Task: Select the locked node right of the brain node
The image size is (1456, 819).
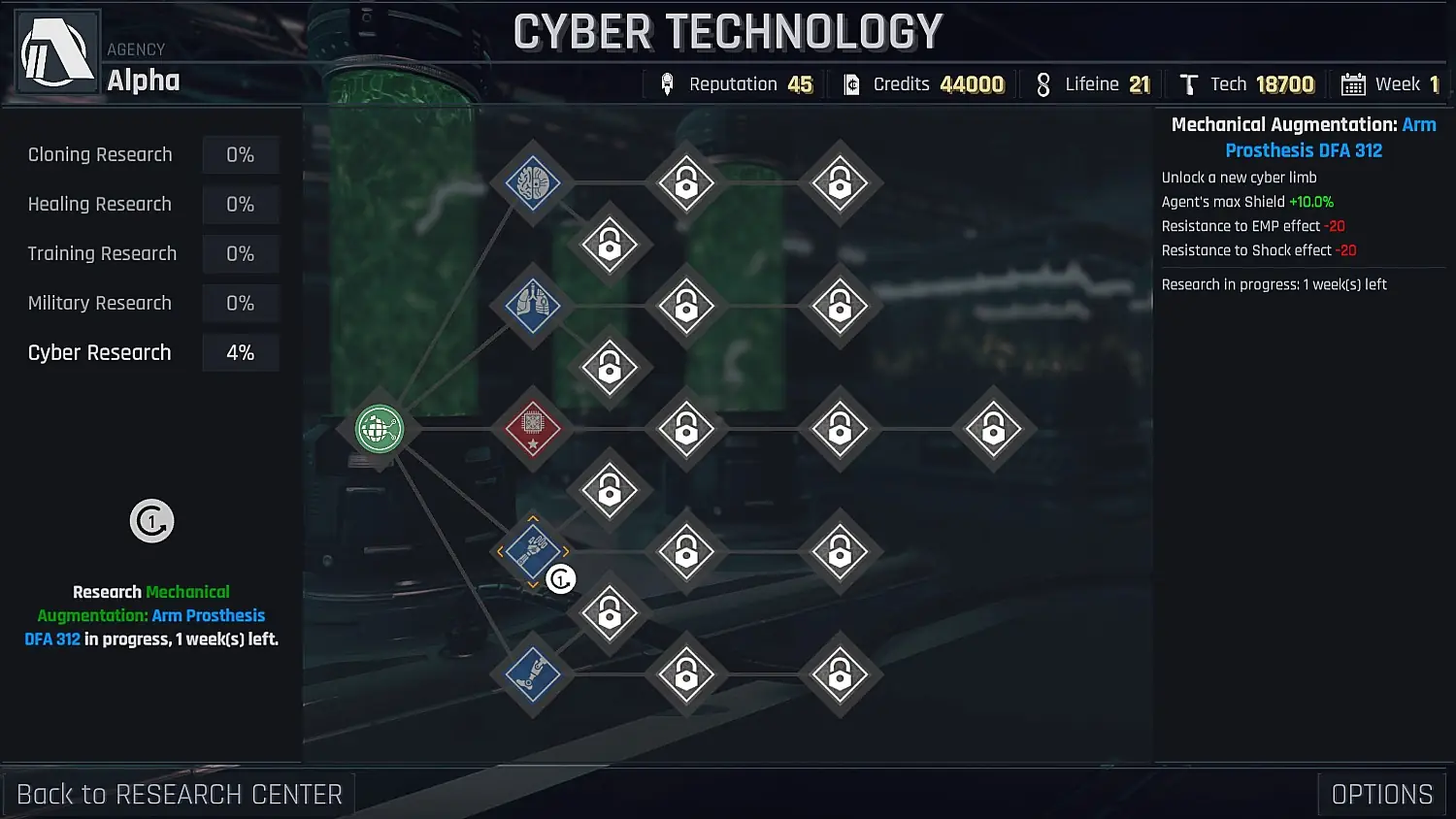Action: point(686,181)
